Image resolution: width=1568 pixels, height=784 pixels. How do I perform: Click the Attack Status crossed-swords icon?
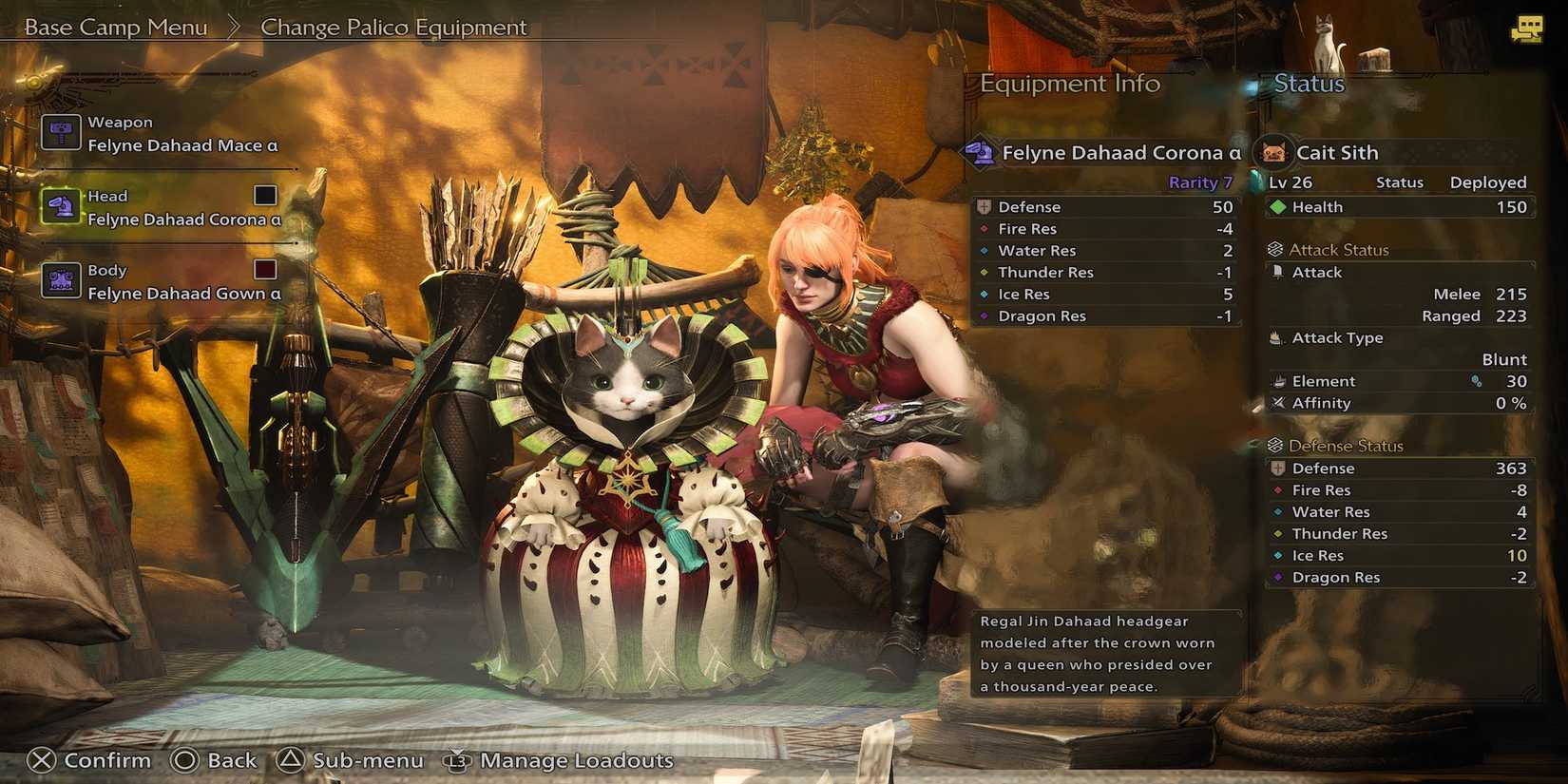click(1274, 249)
